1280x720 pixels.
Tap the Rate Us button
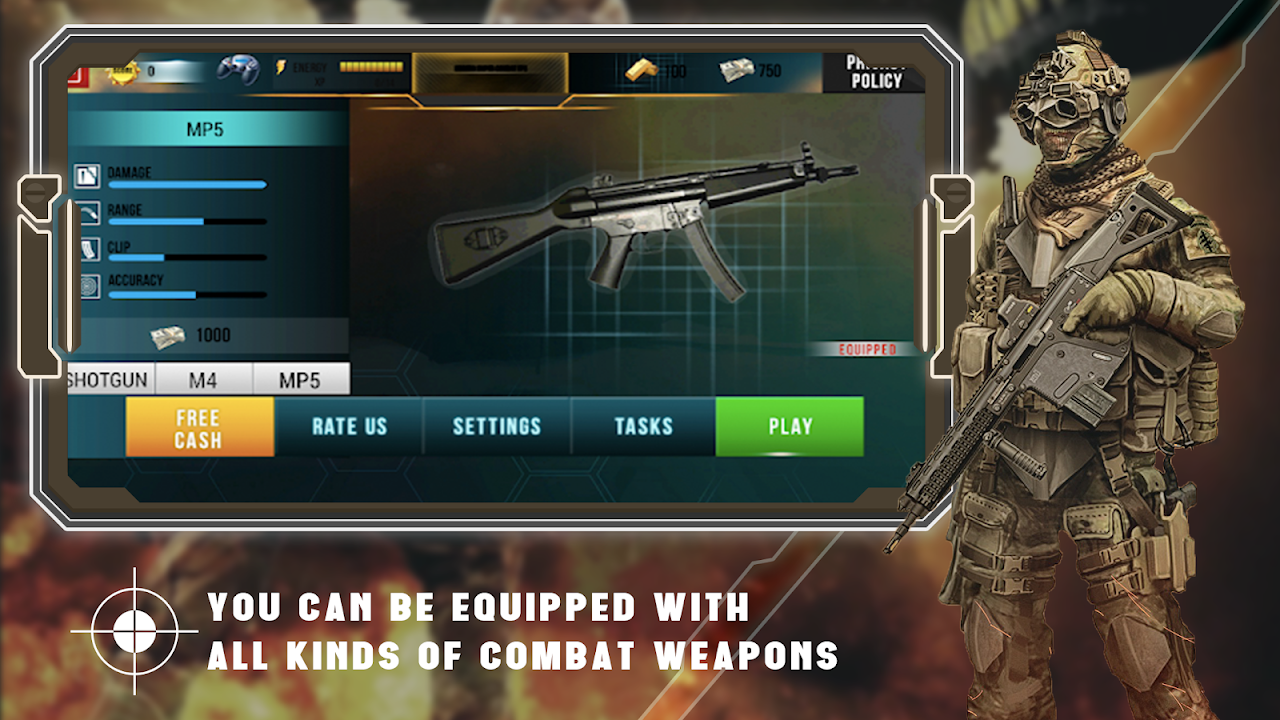349,426
